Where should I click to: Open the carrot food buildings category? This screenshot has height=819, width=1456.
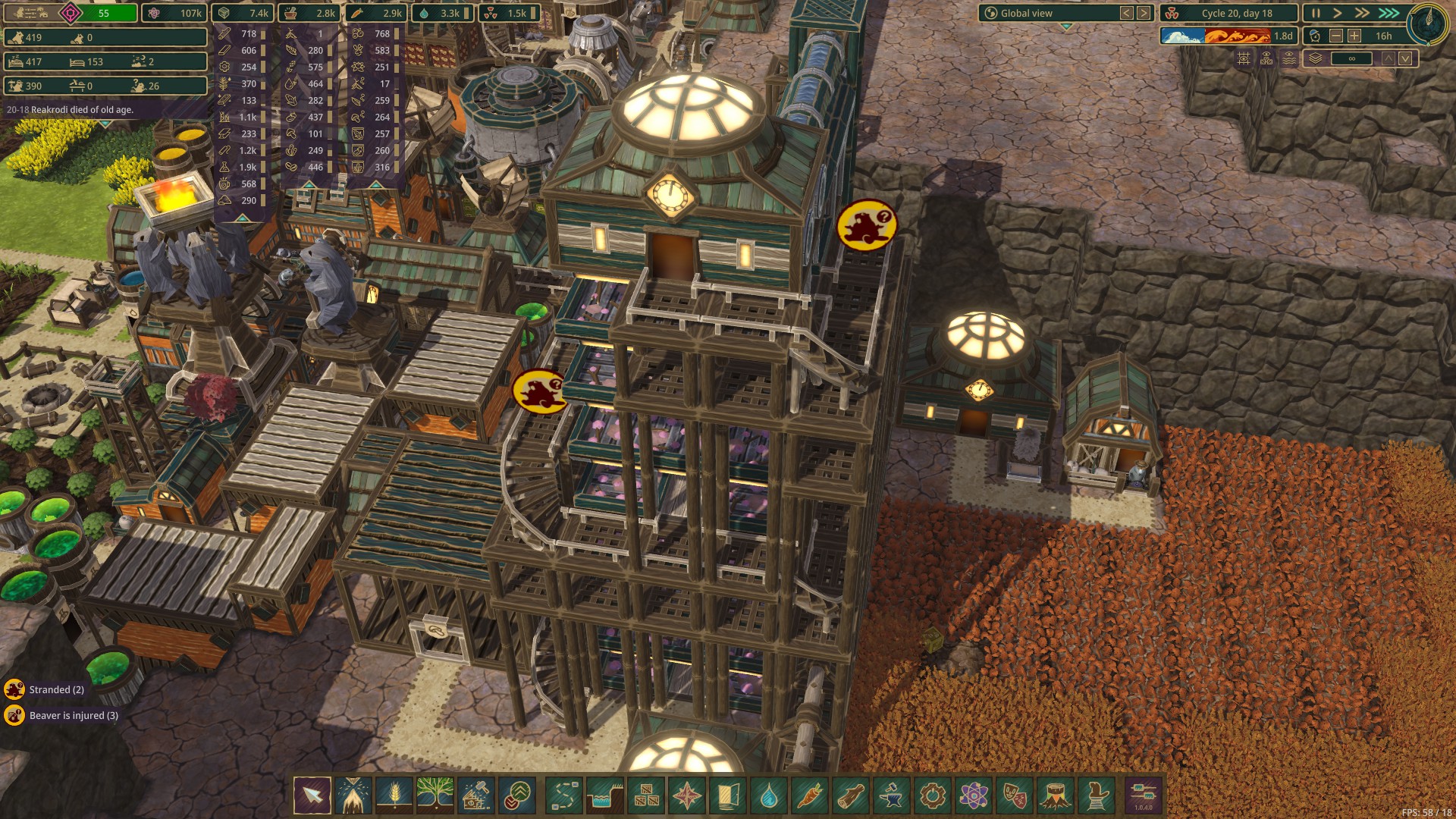pos(810,795)
